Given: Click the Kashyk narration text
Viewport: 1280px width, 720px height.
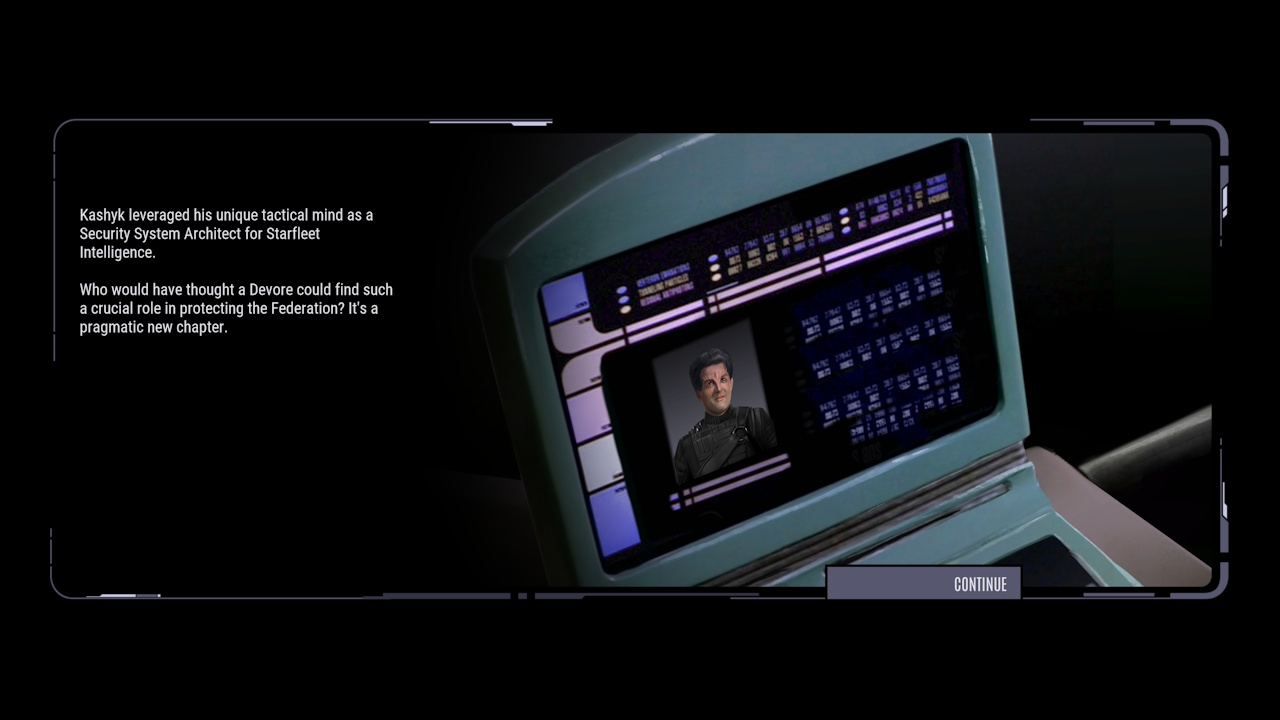Looking at the screenshot, I should tap(236, 270).
